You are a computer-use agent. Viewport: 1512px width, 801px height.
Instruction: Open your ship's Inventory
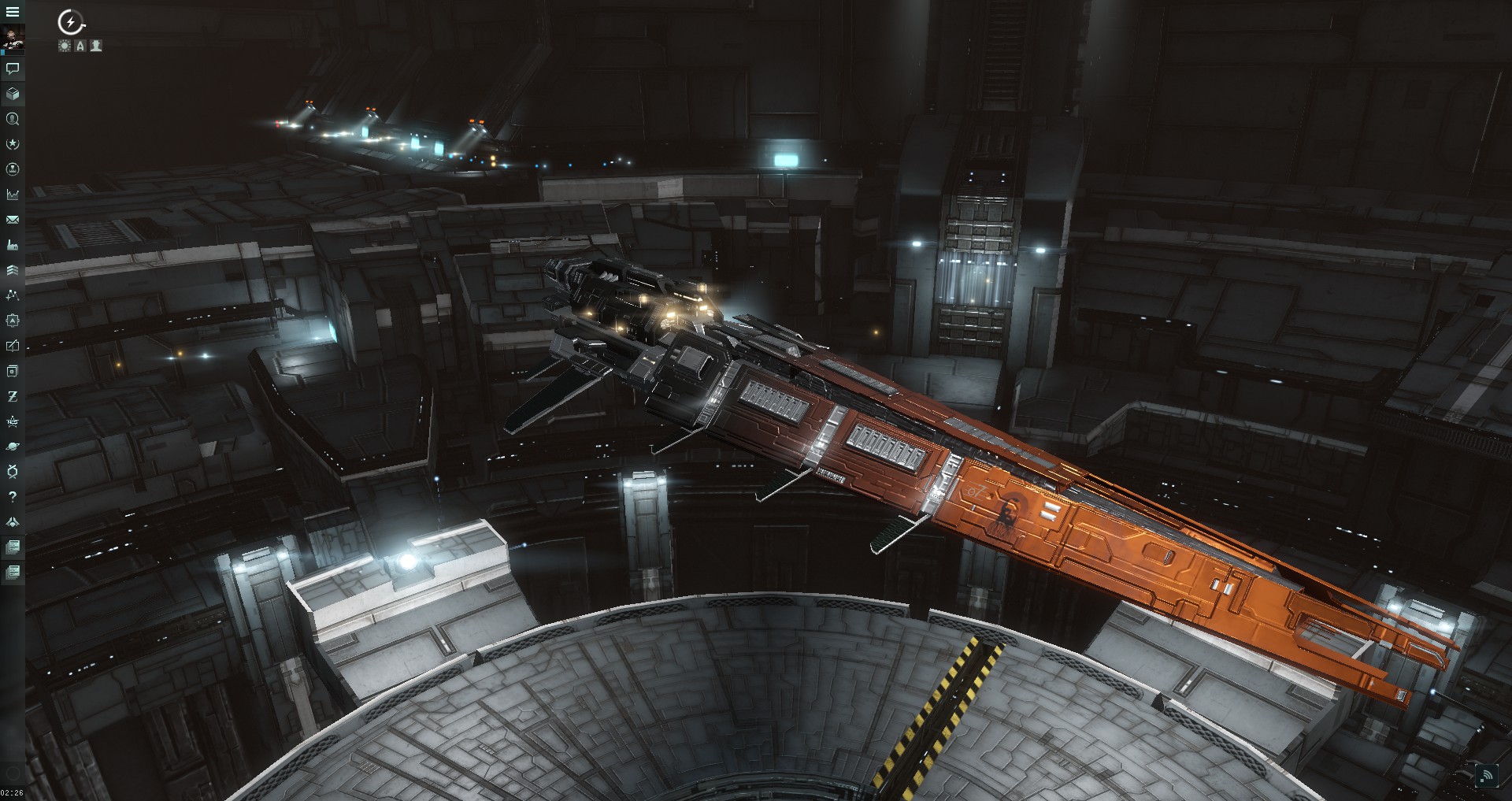click(12, 95)
